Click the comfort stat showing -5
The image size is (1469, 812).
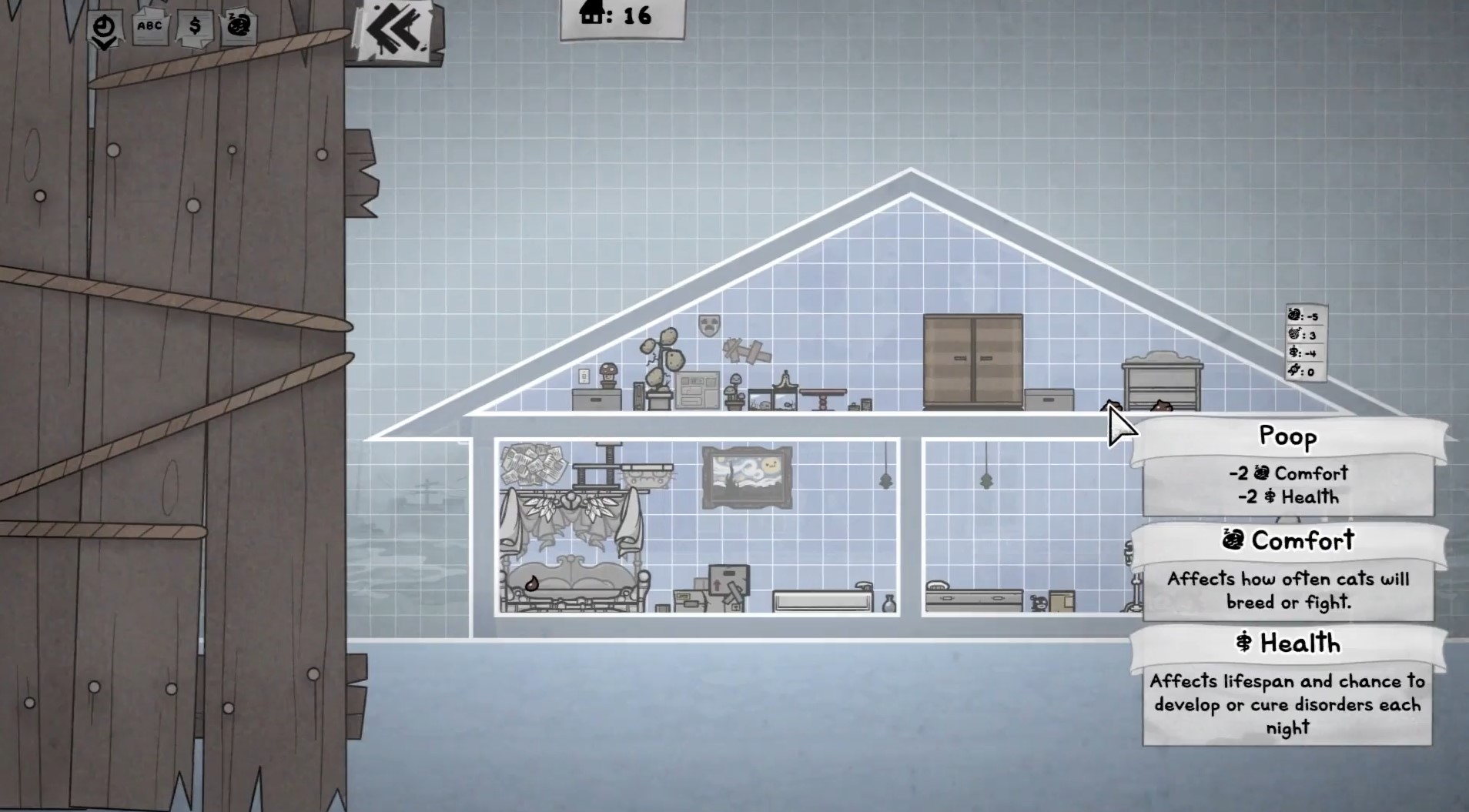pos(1303,315)
